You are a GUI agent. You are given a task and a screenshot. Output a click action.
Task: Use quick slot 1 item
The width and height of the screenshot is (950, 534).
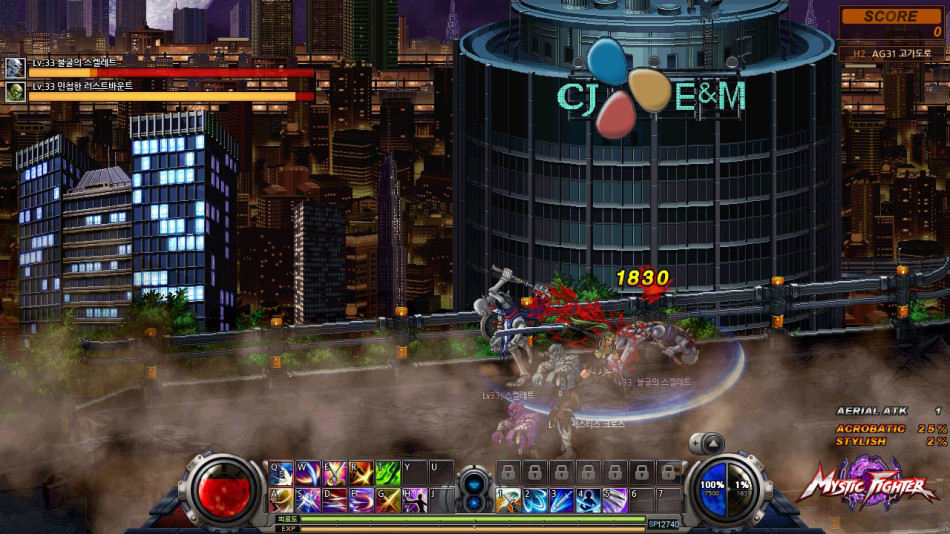508,499
